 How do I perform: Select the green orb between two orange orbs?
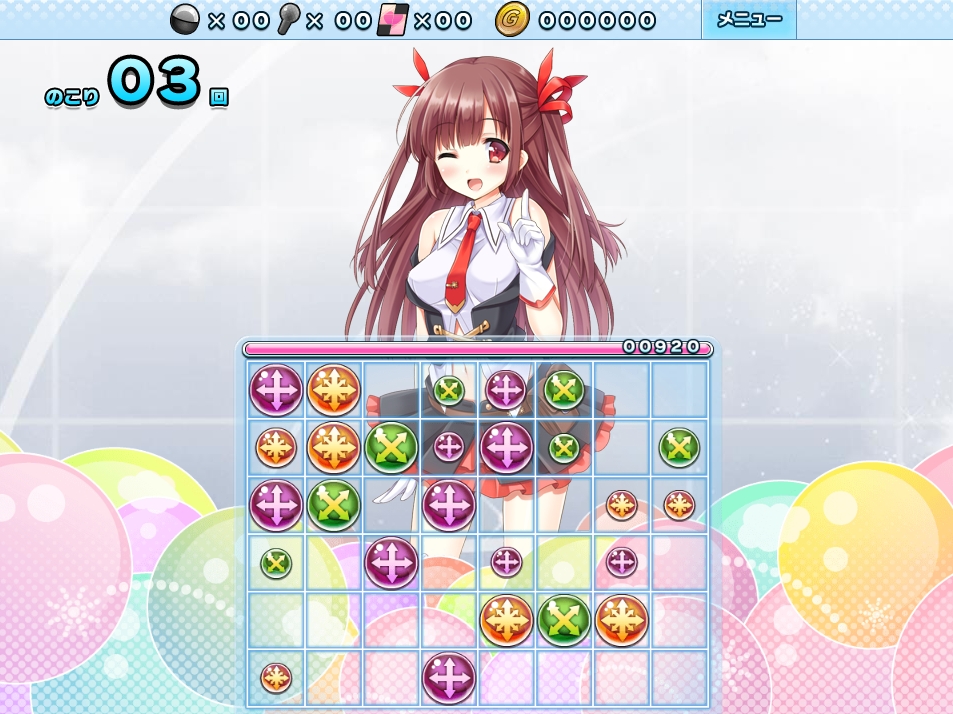[564, 620]
